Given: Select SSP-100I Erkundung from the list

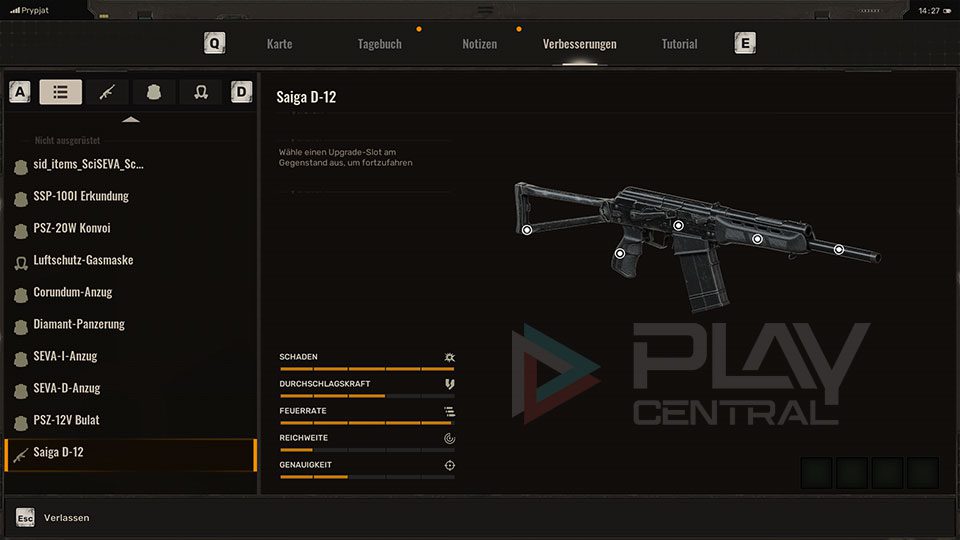Looking at the screenshot, I should pos(81,196).
